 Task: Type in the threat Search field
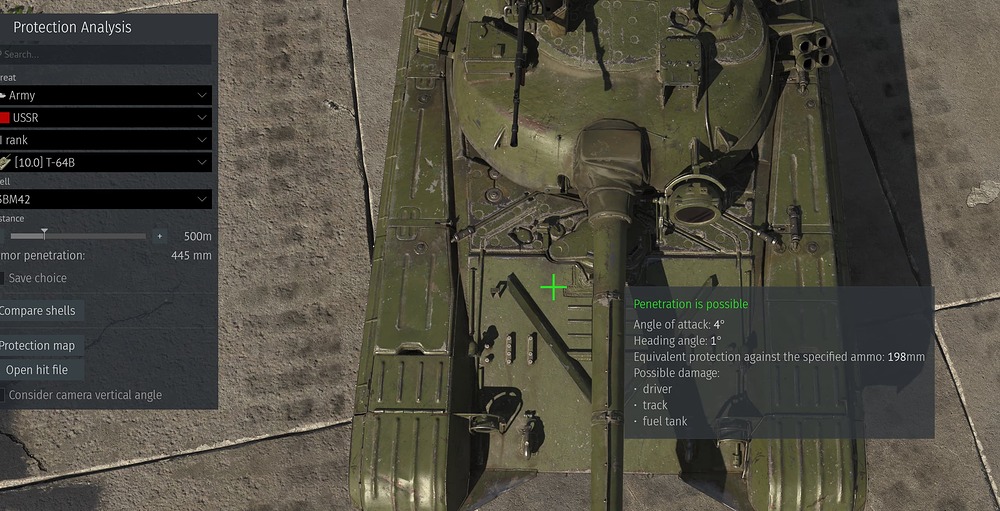pyautogui.click(x=105, y=54)
